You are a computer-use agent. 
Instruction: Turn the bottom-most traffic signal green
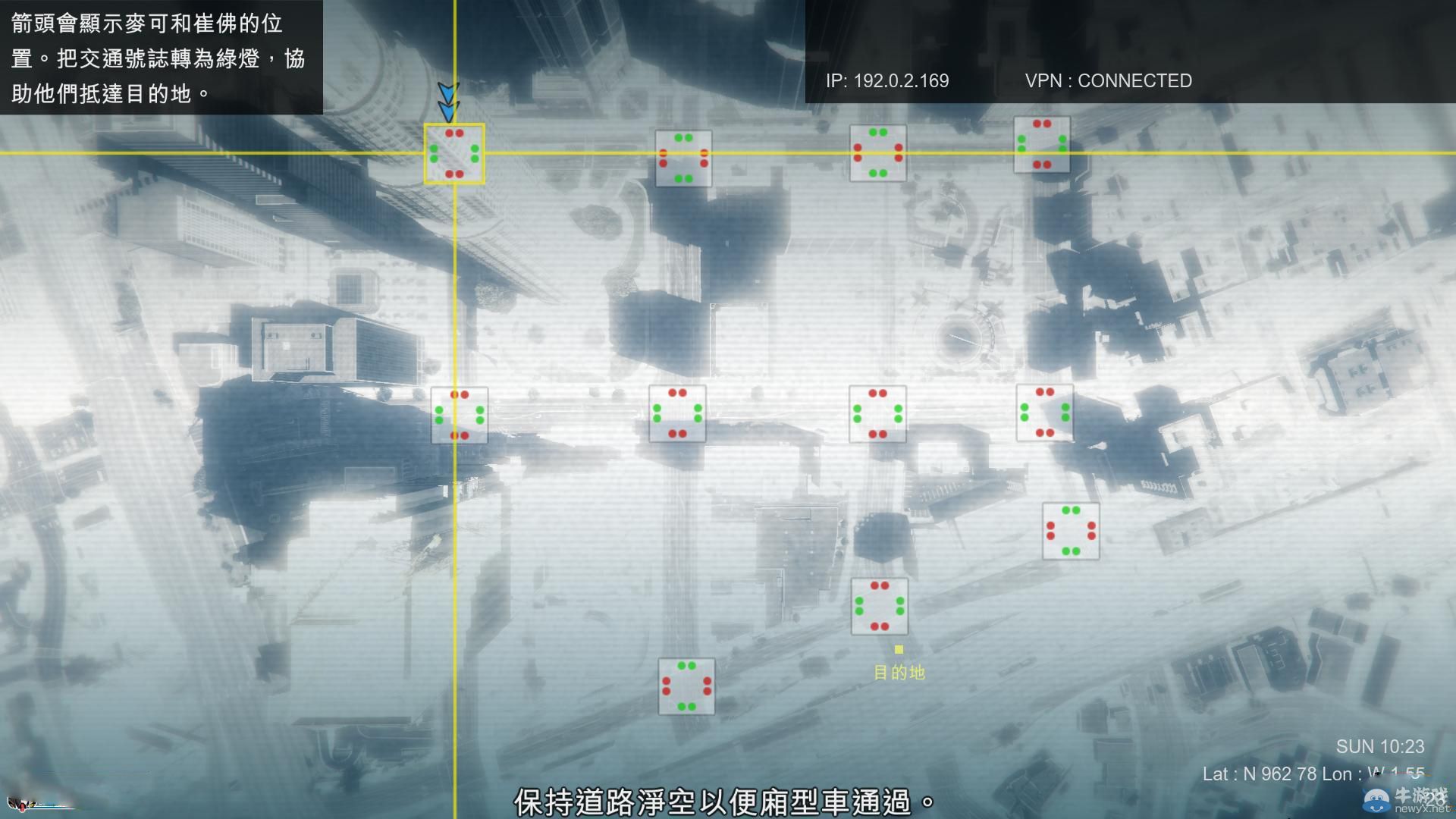tap(686, 686)
